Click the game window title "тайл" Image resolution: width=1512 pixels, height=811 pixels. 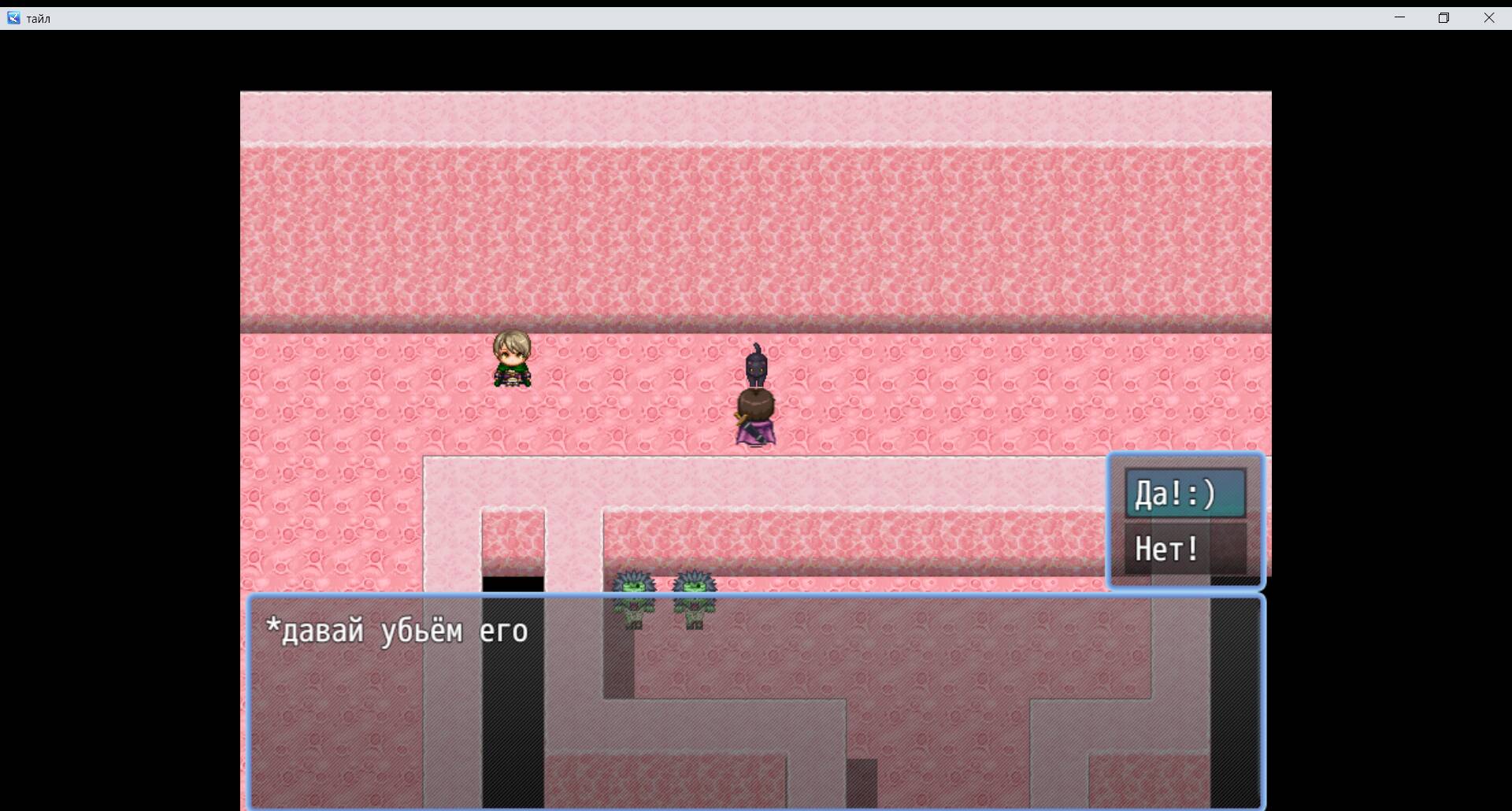[x=38, y=17]
